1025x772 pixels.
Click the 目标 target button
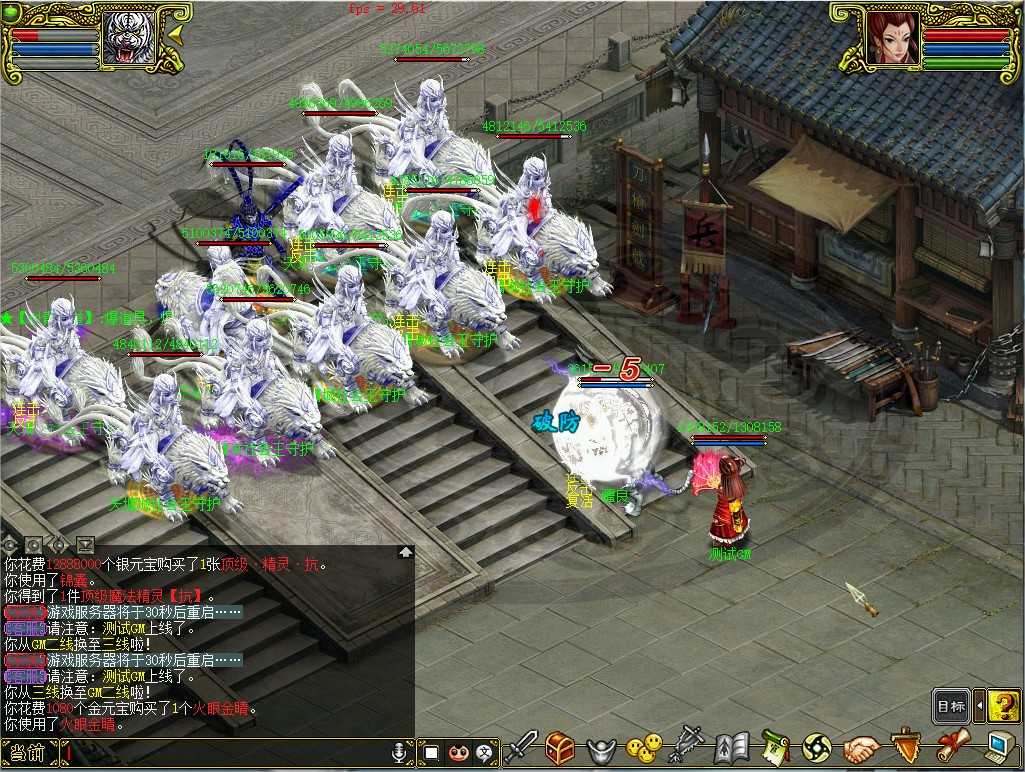point(951,706)
